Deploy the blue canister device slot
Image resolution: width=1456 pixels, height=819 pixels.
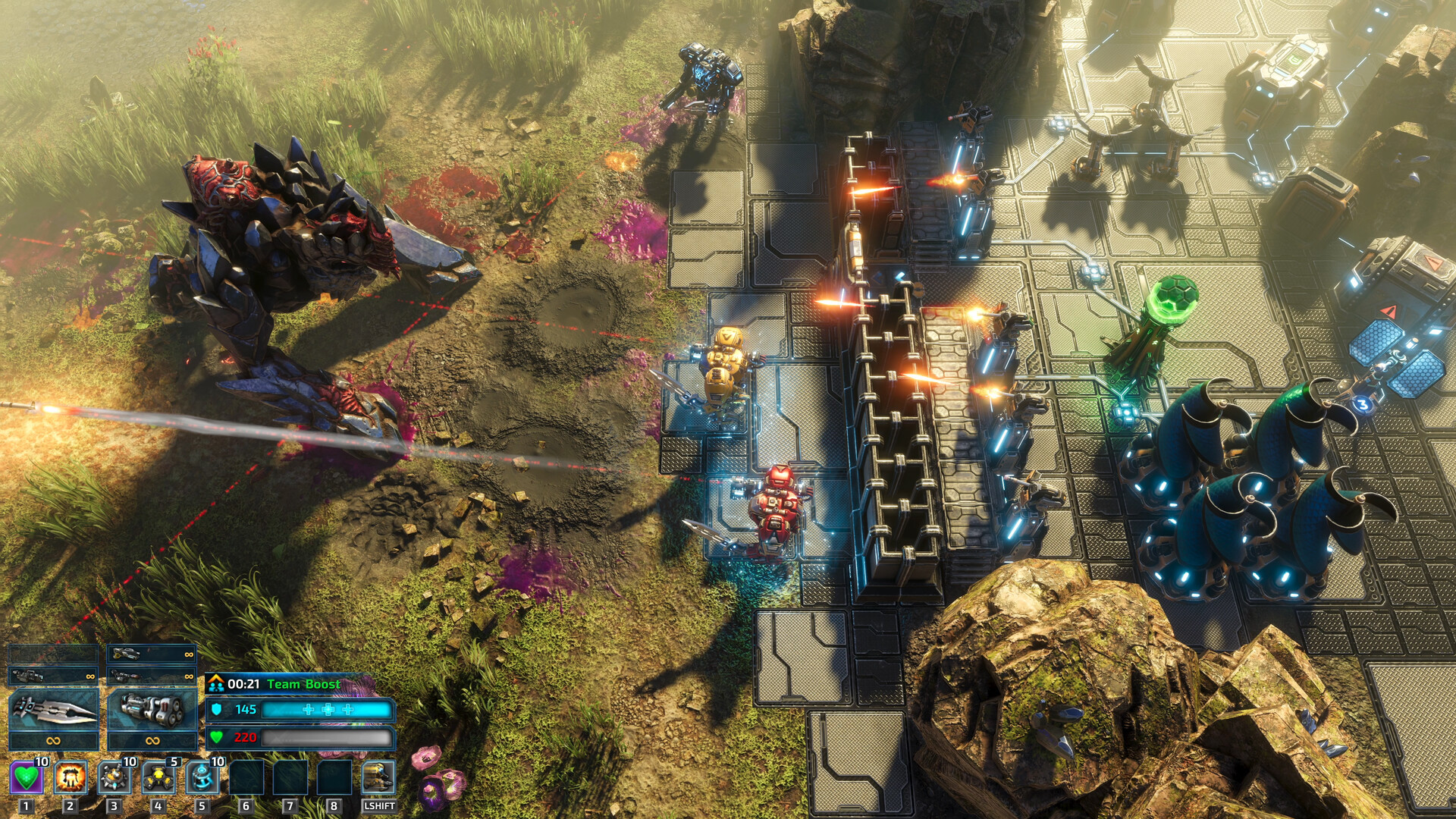(202, 777)
